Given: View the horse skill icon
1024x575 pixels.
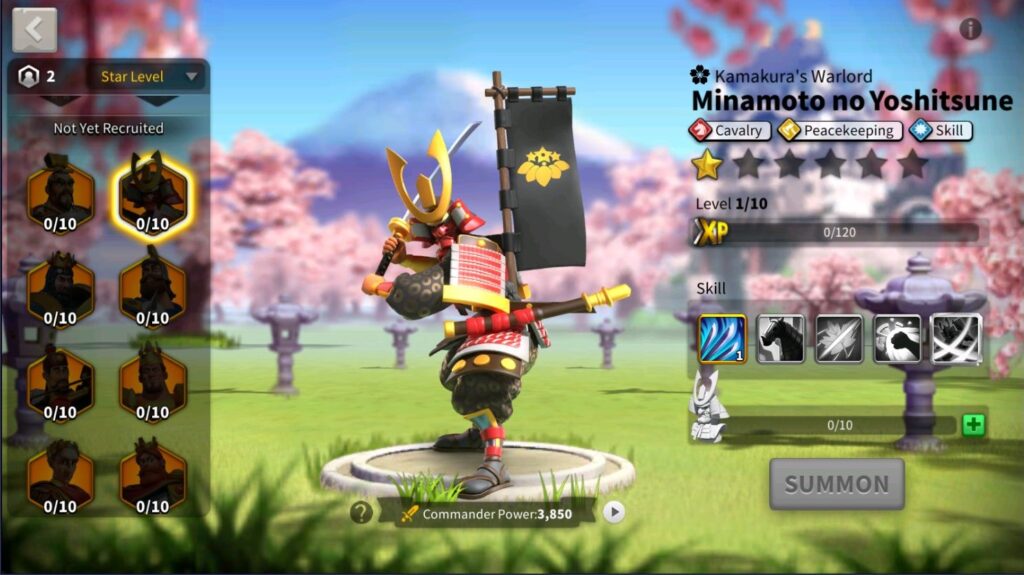Looking at the screenshot, I should [780, 339].
